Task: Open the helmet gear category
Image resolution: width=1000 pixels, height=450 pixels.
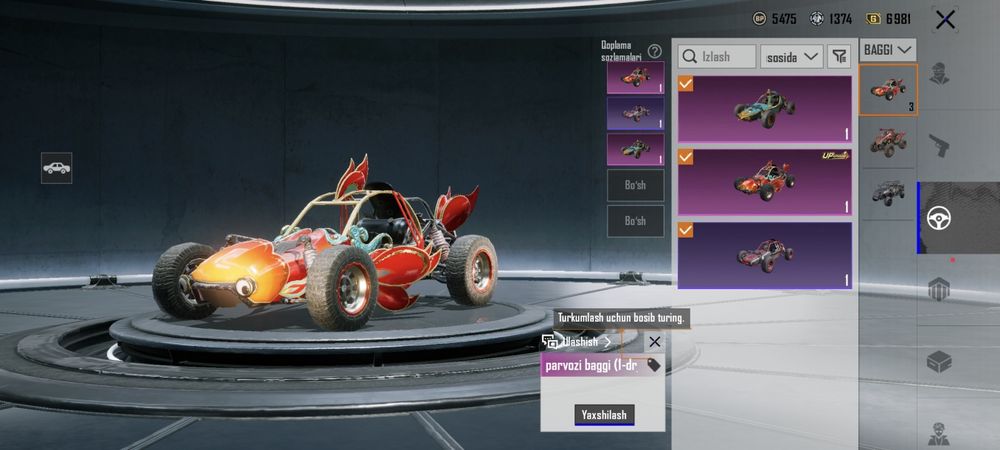Action: [x=939, y=290]
